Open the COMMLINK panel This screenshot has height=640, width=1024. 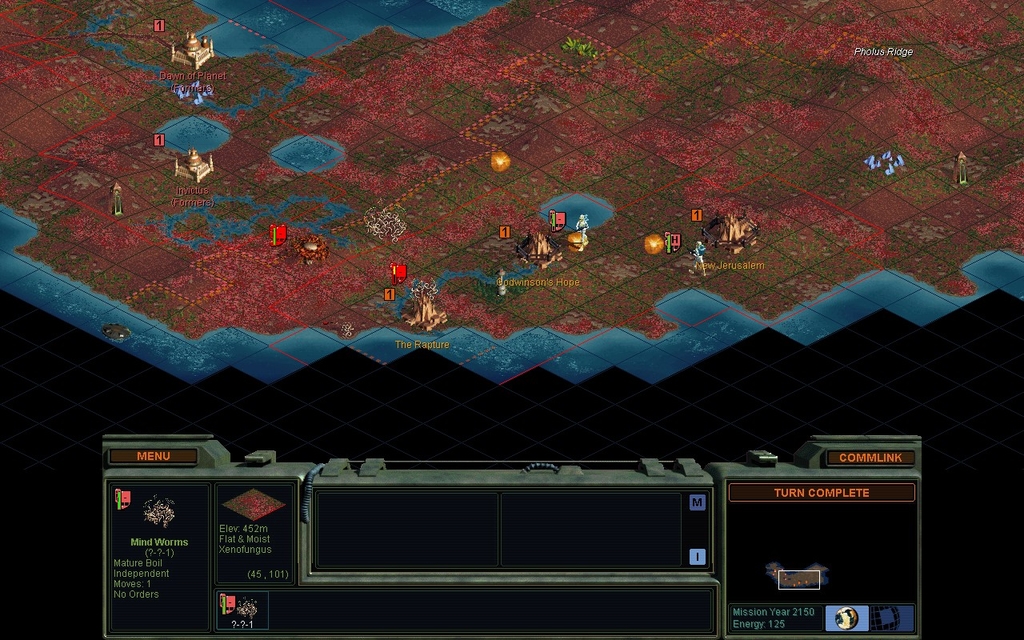coord(870,457)
